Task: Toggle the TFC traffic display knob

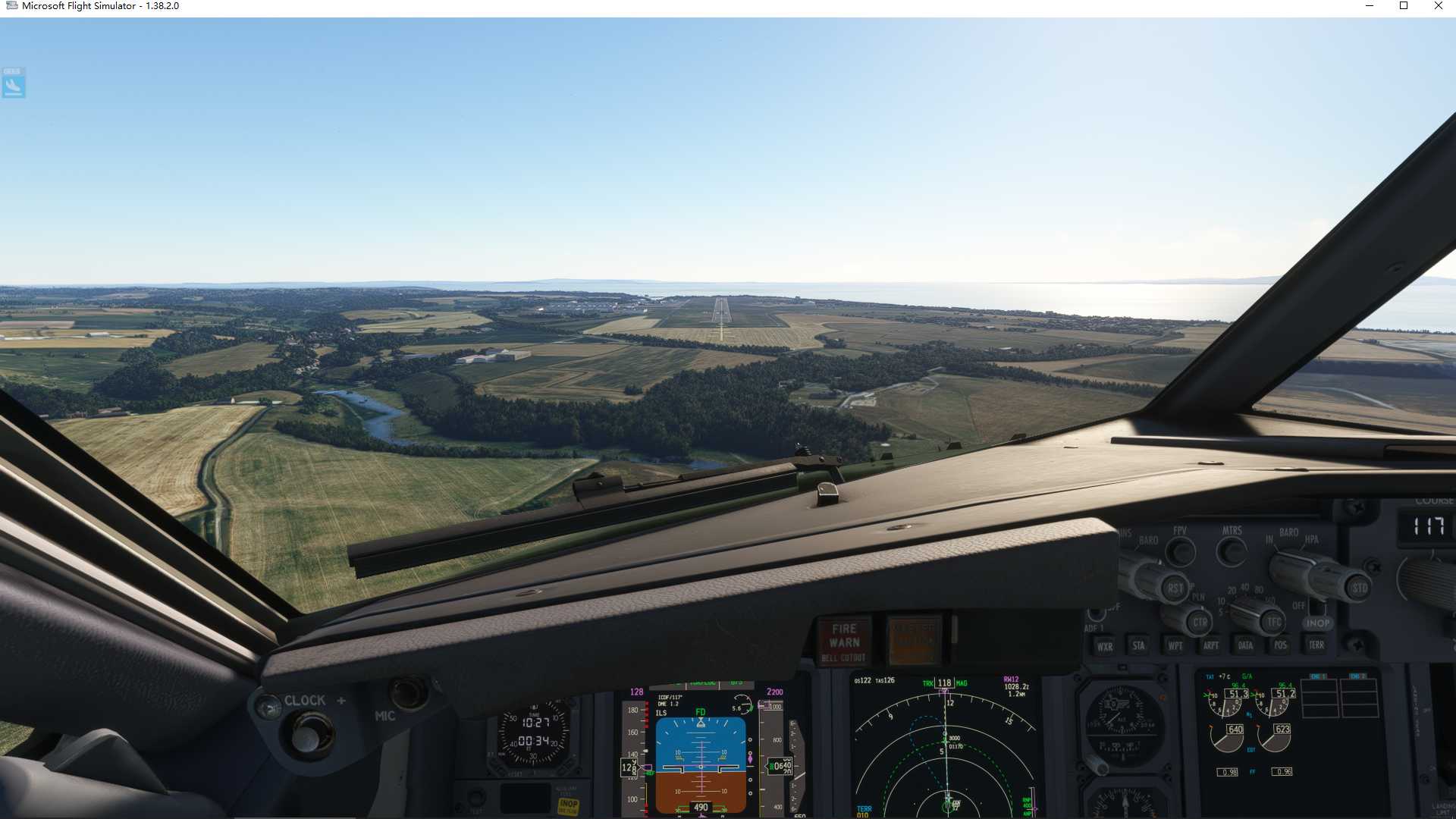Action: (1272, 621)
